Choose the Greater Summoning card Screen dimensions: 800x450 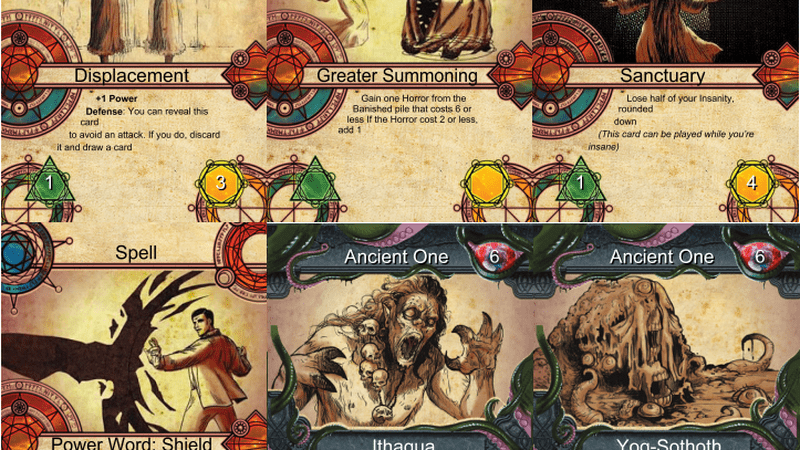coord(399,110)
